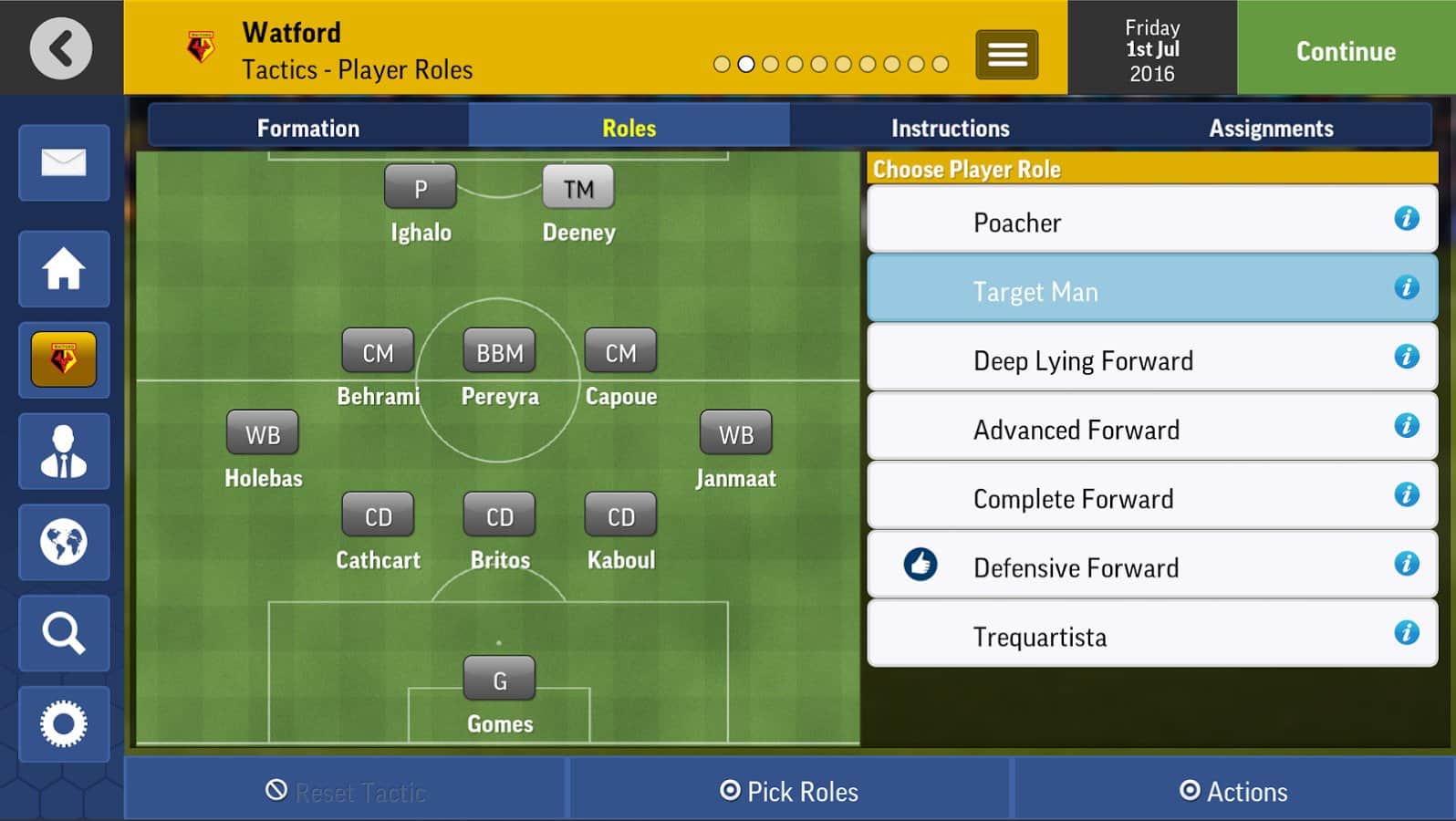Go back with the arrow button

61,48
